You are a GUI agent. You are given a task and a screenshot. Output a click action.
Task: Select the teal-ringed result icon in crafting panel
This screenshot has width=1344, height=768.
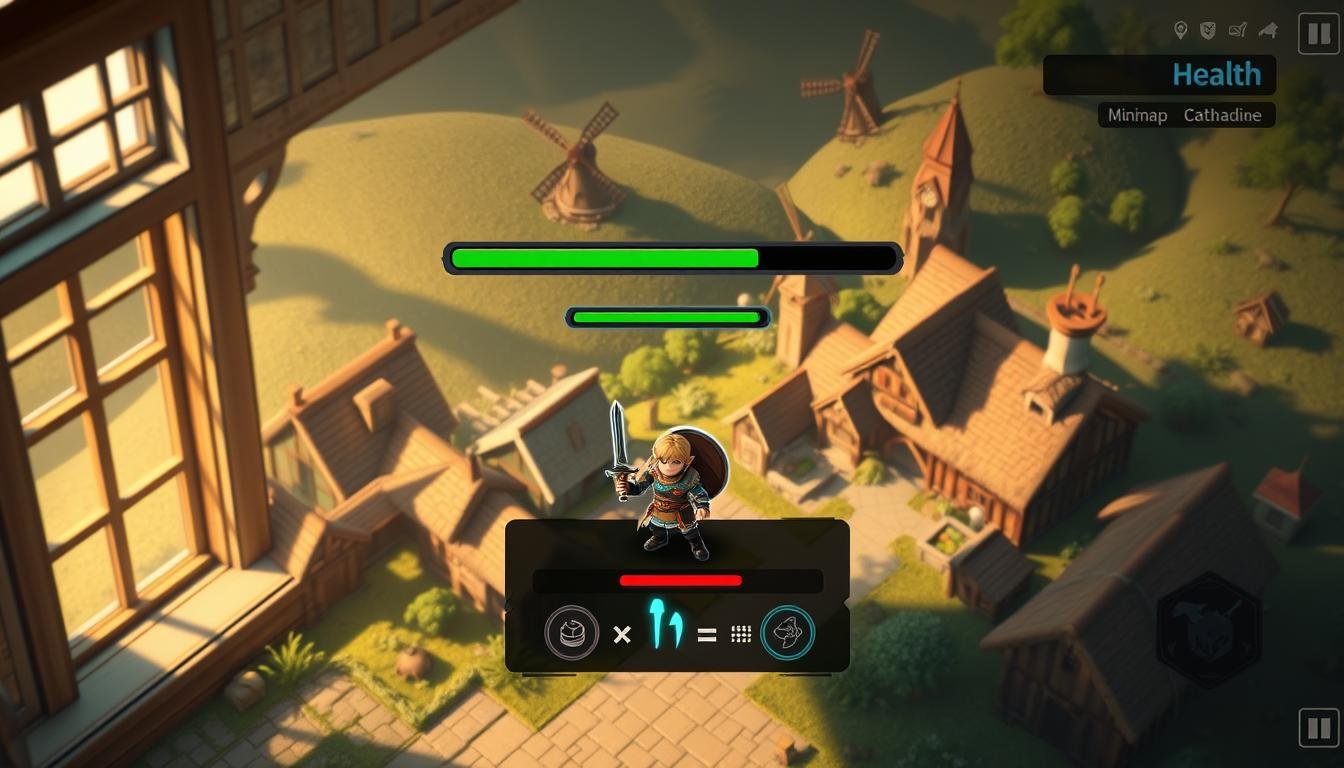click(789, 632)
